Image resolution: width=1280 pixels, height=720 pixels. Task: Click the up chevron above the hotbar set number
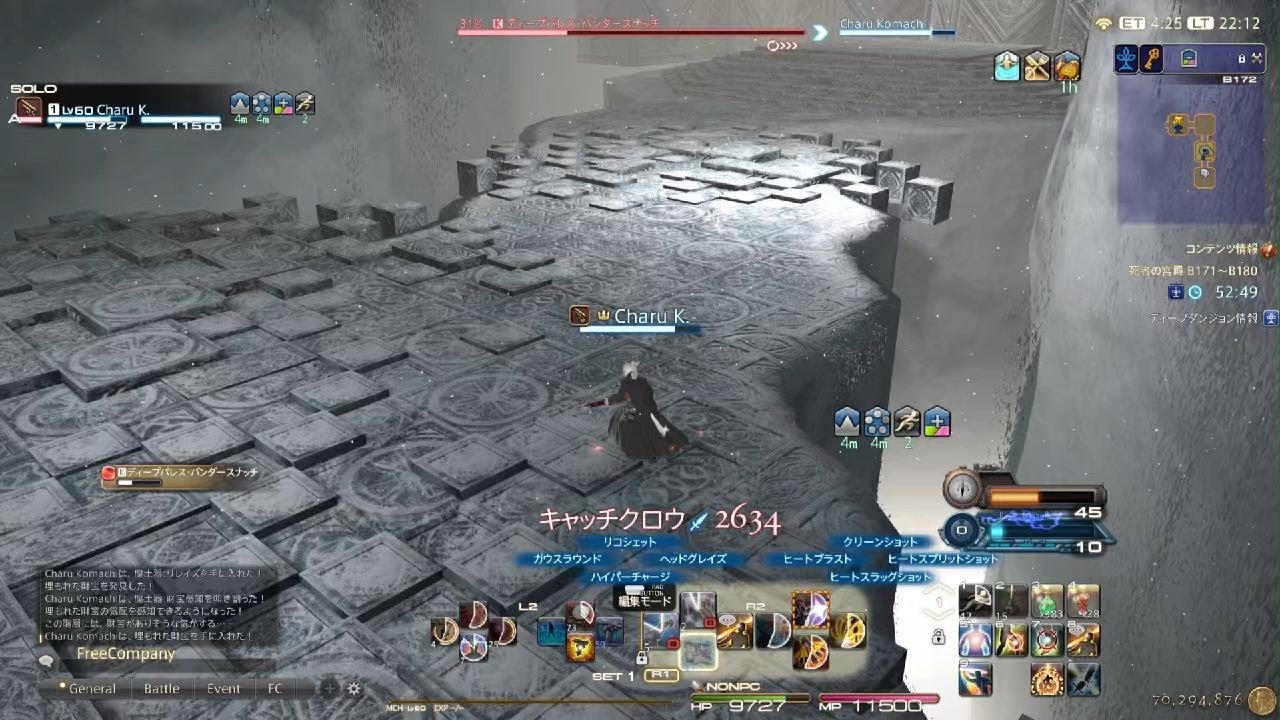[938, 589]
